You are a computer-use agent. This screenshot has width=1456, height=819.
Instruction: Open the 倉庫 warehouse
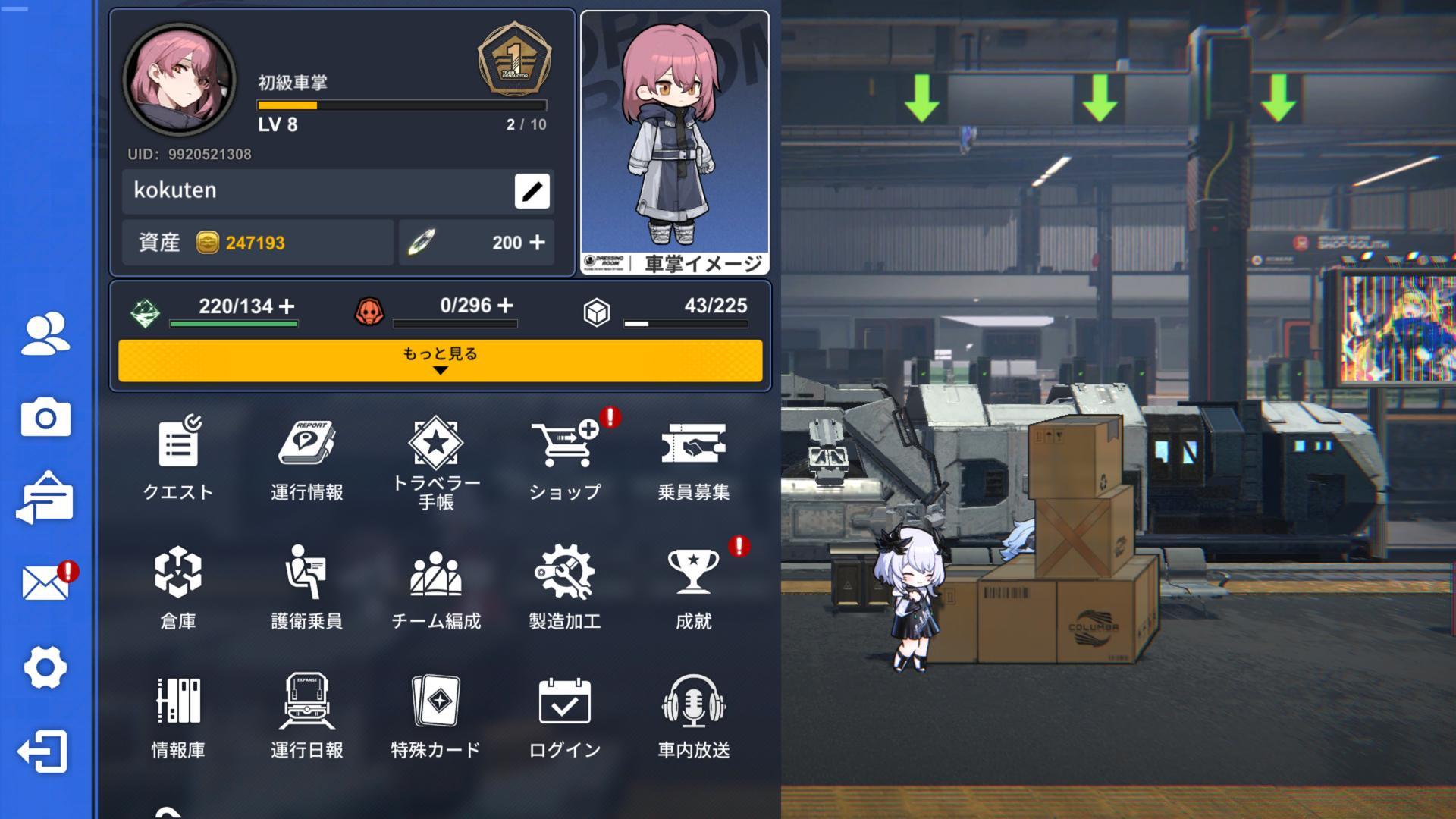[x=178, y=586]
